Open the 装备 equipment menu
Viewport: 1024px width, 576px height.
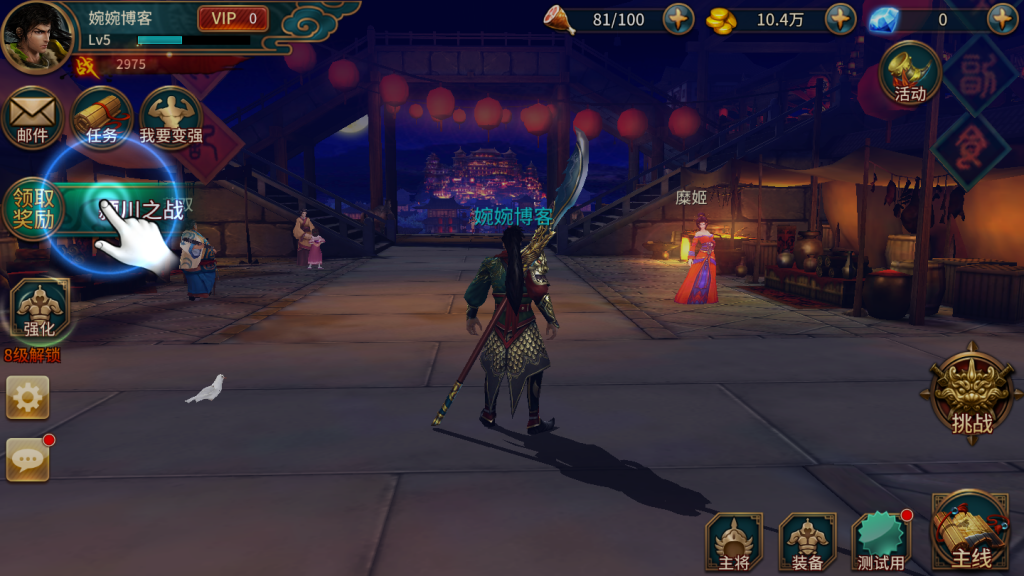[x=807, y=542]
